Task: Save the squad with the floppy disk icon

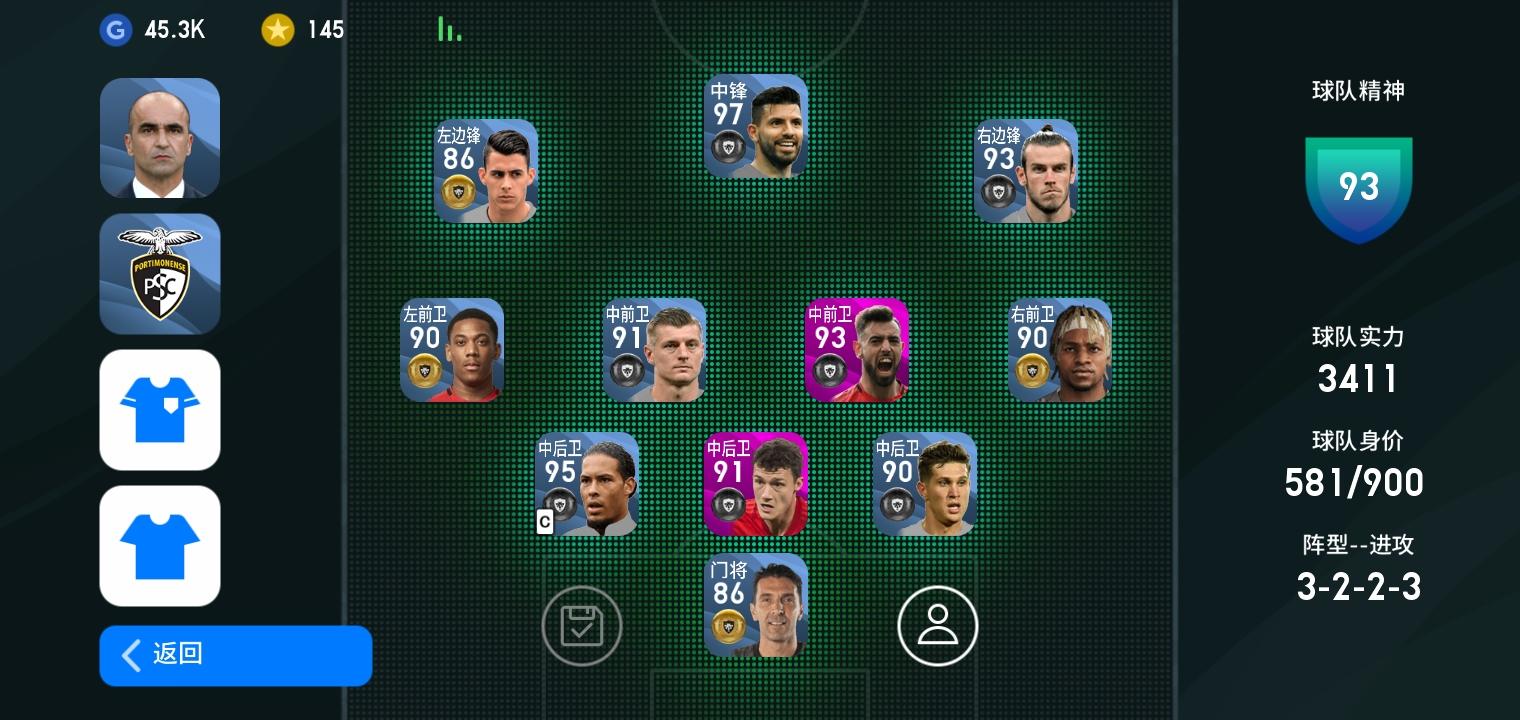Action: pyautogui.click(x=582, y=625)
